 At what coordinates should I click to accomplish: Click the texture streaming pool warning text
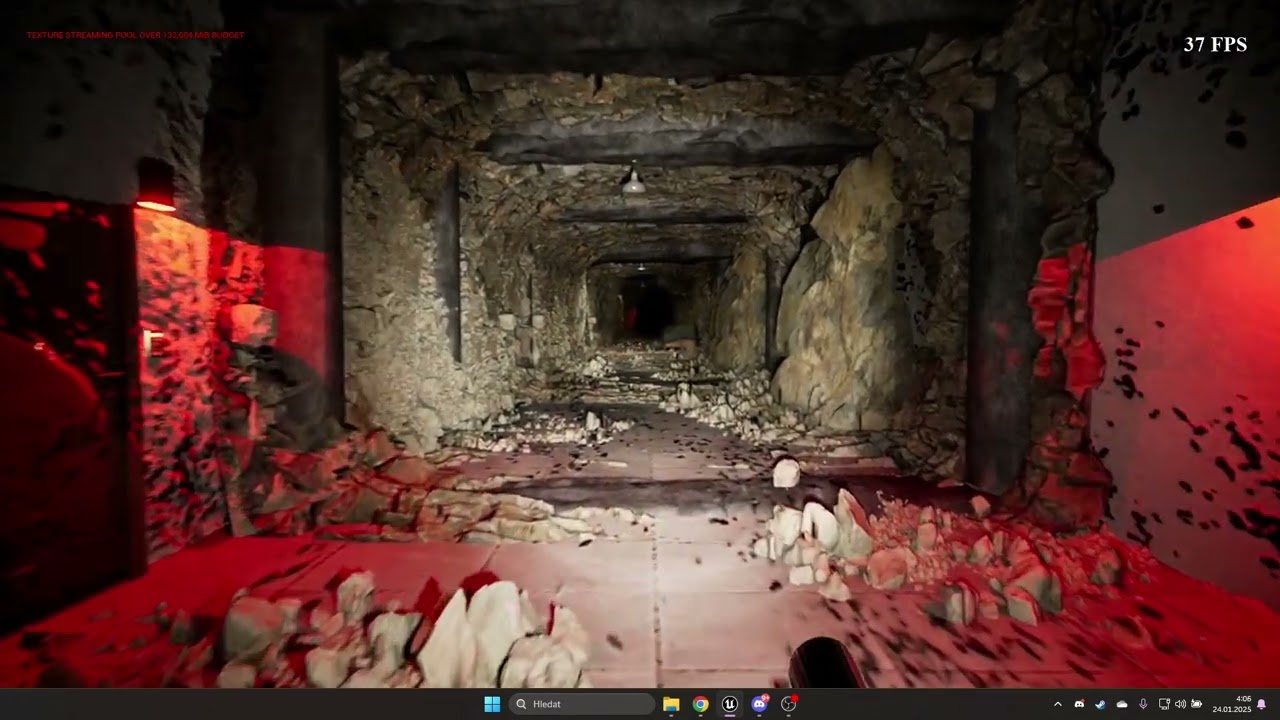click(134, 34)
